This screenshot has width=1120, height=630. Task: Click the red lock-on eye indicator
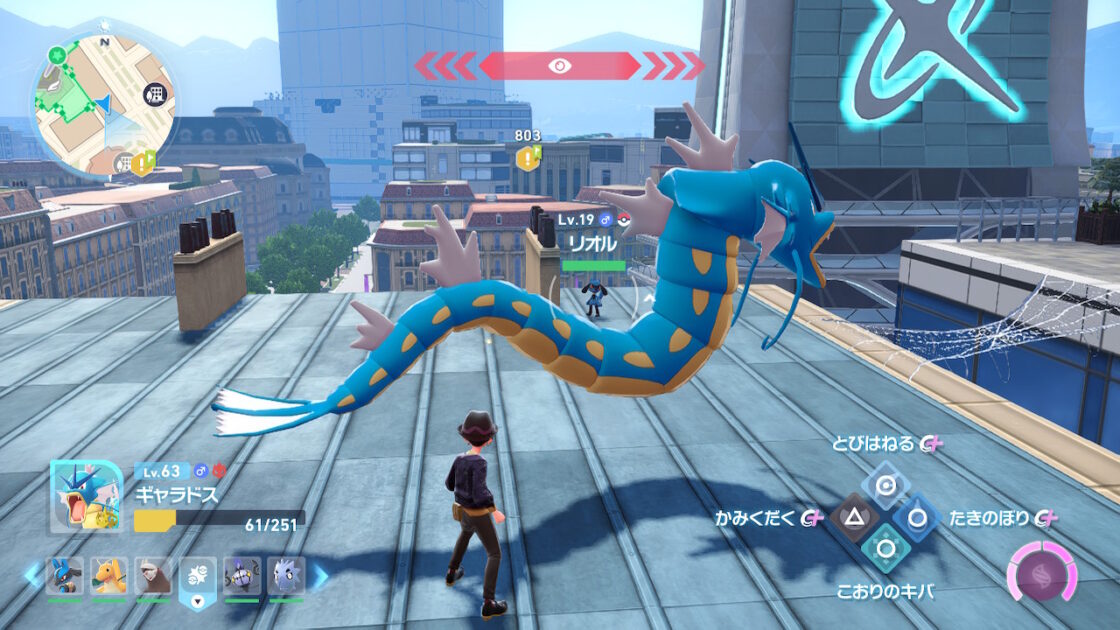click(x=559, y=66)
